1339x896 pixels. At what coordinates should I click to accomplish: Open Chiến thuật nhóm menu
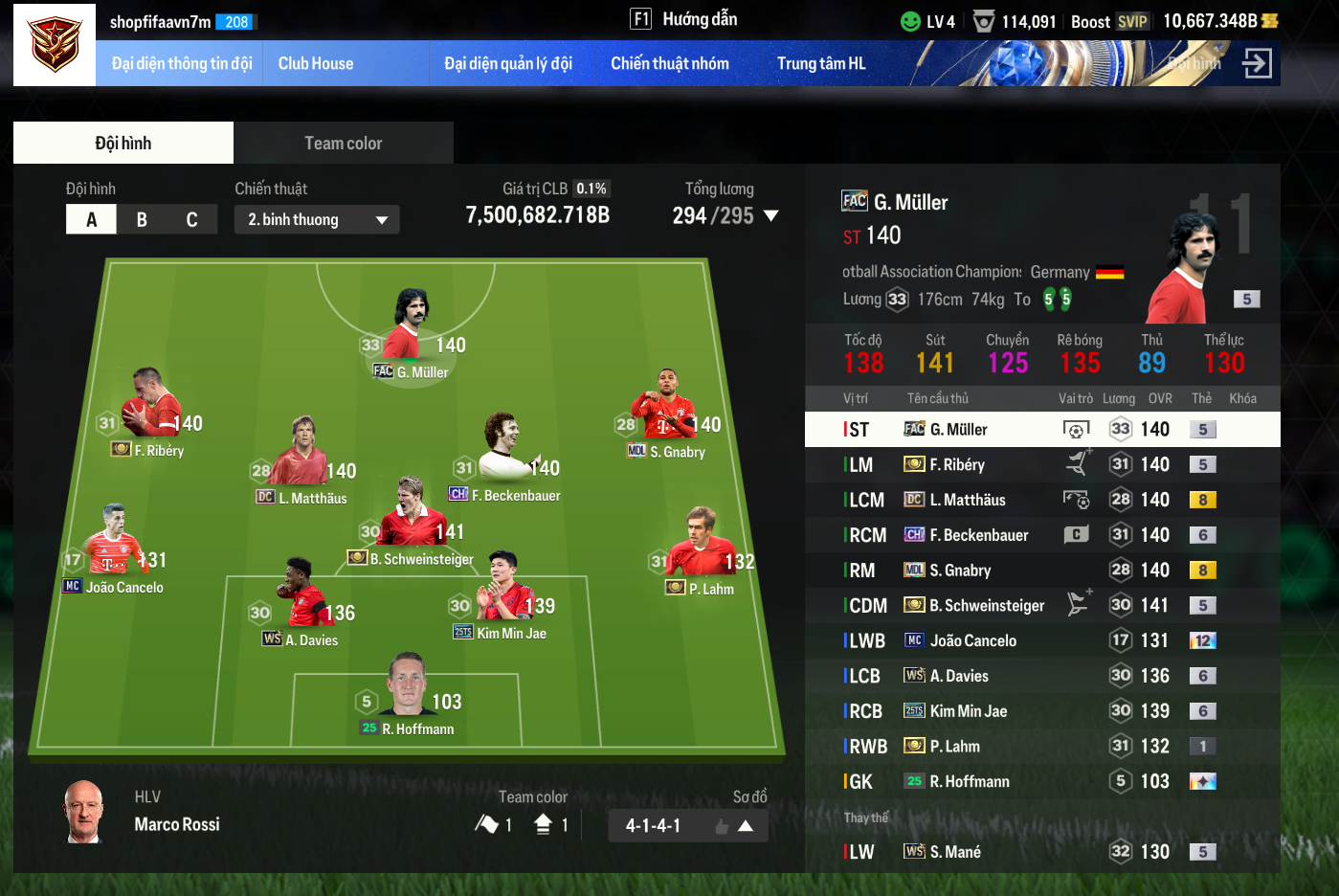tap(670, 63)
